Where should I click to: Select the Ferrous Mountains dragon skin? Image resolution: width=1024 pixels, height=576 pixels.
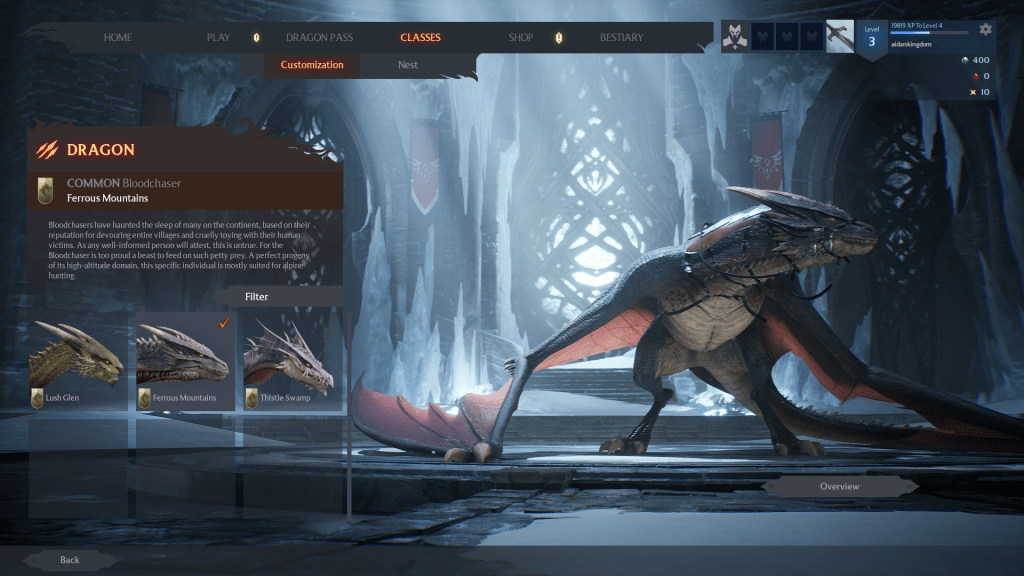click(185, 360)
